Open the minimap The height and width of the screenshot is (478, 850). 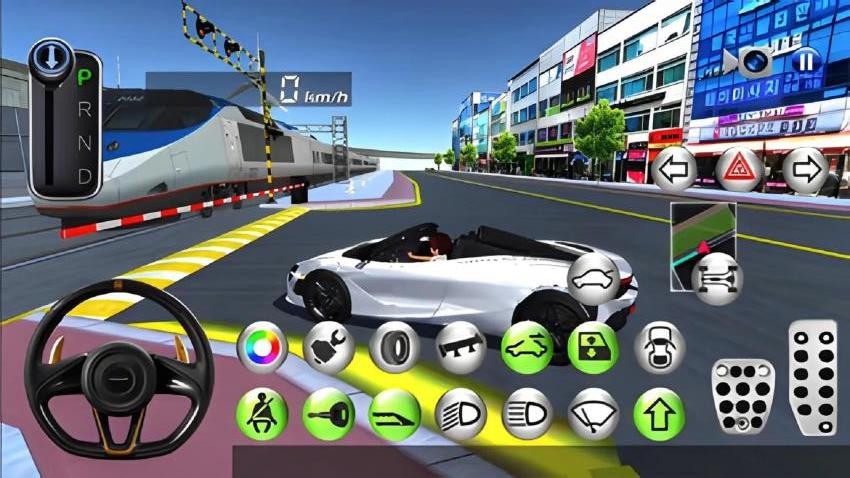(x=703, y=236)
